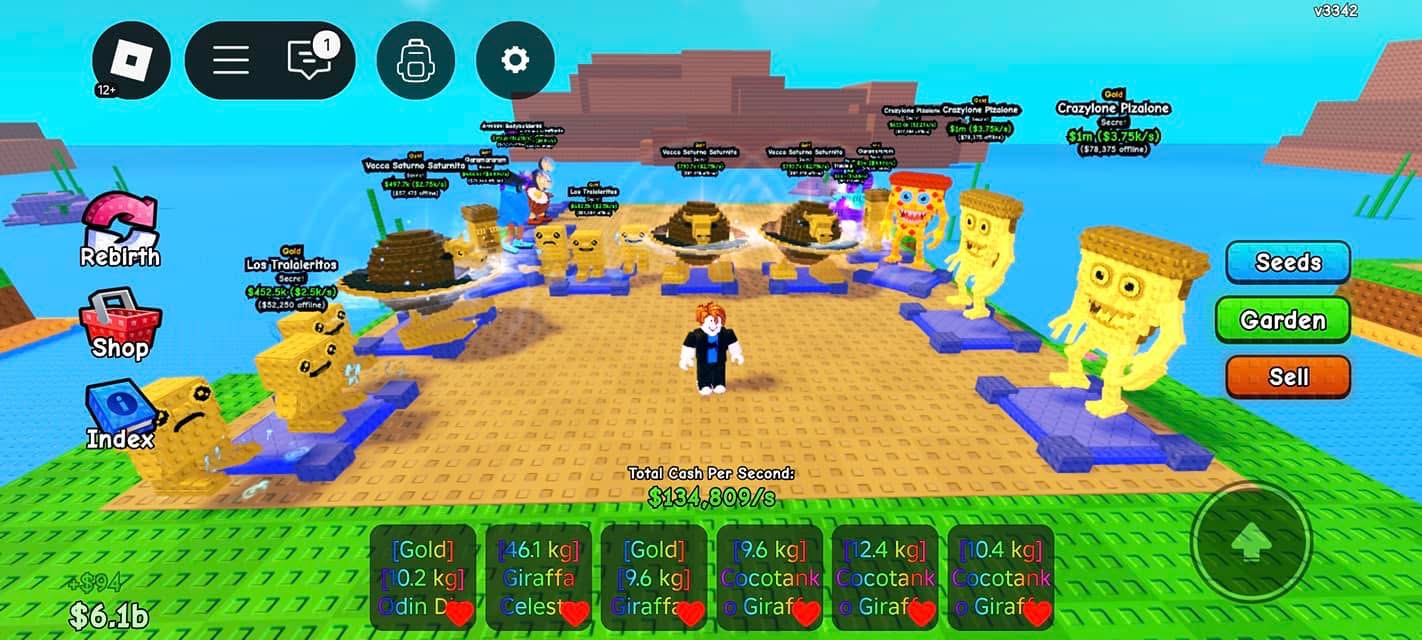The height and width of the screenshot is (640, 1422).
Task: Select the Gold 10.2 kg Odin Din slot
Action: 423,577
